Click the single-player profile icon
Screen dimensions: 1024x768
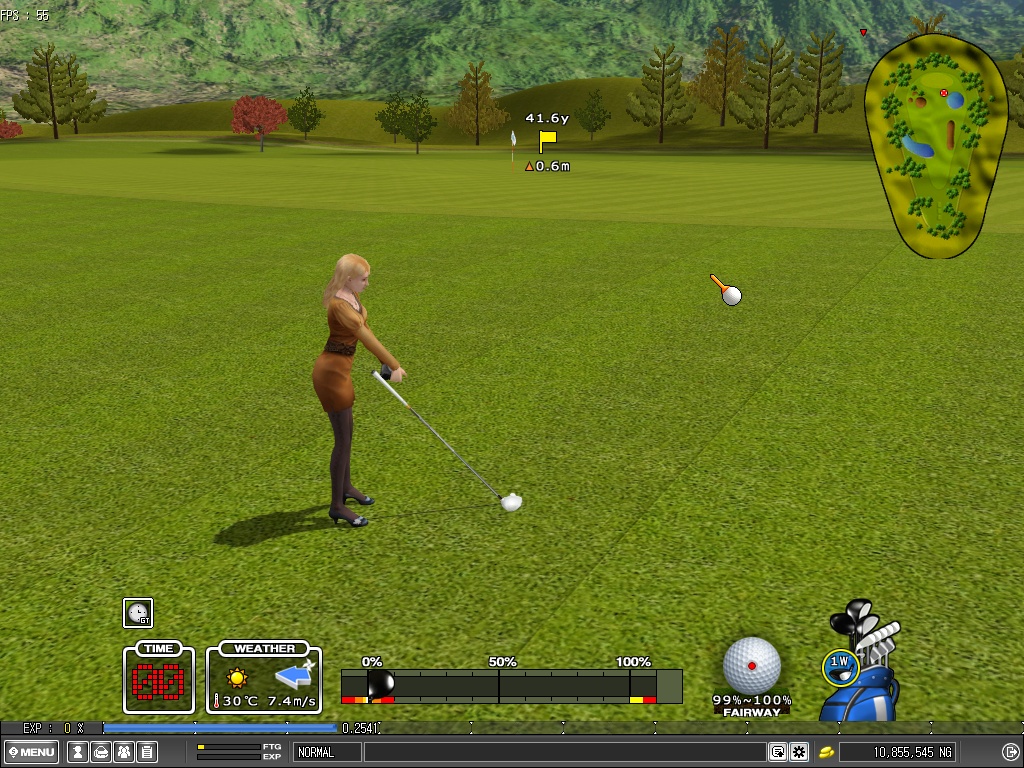[x=77, y=752]
